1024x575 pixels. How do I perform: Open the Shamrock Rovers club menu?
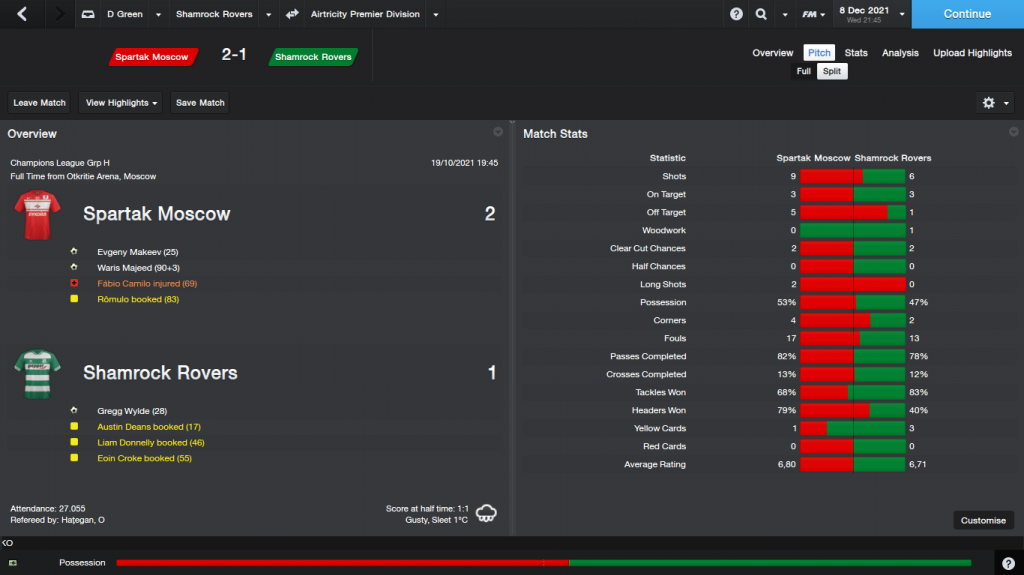pos(214,14)
